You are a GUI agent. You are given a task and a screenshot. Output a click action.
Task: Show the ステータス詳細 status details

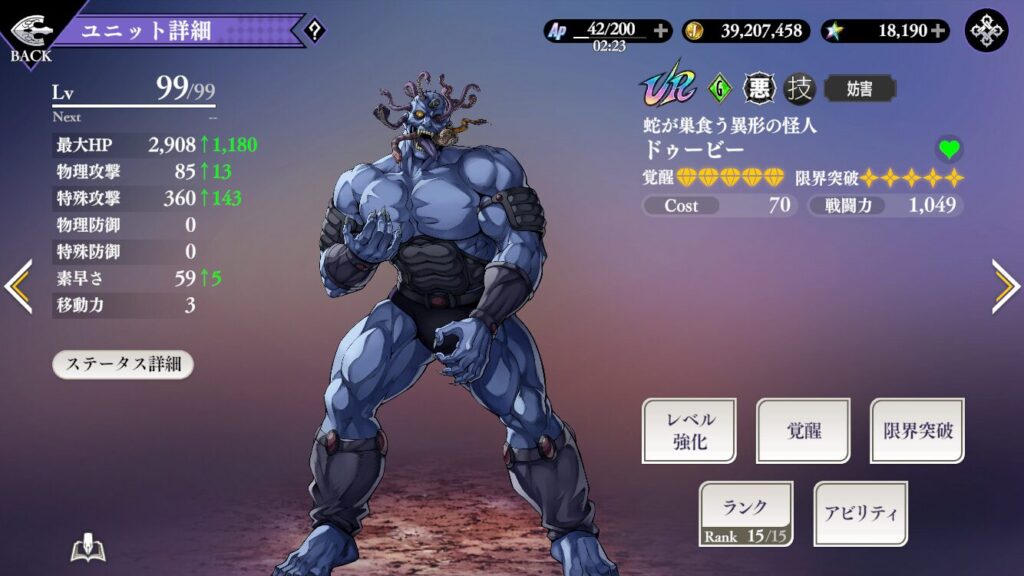pyautogui.click(x=123, y=364)
